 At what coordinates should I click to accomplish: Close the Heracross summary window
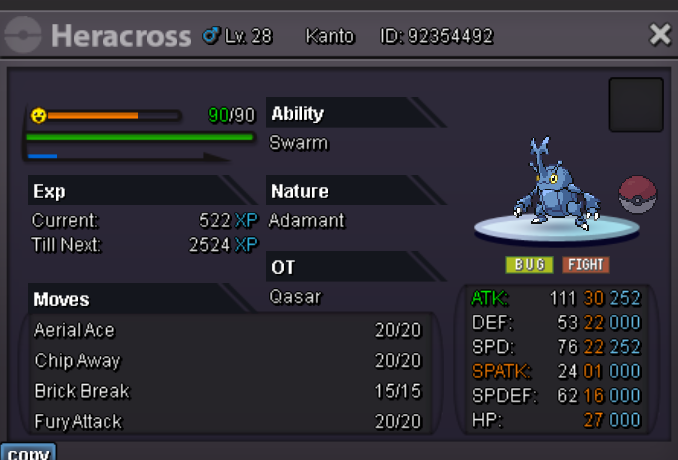[660, 35]
